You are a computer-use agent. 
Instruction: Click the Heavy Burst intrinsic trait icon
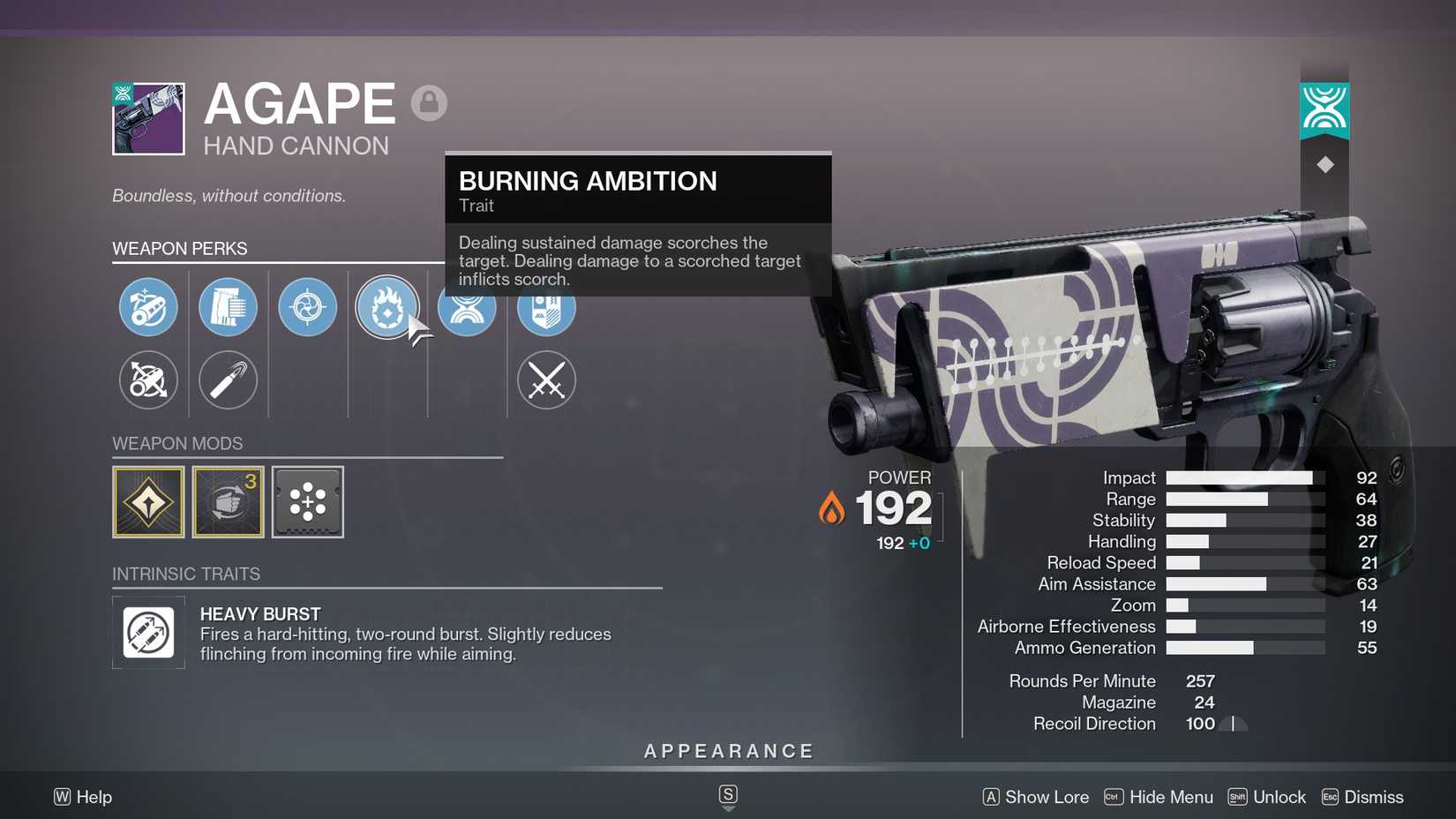(x=147, y=632)
